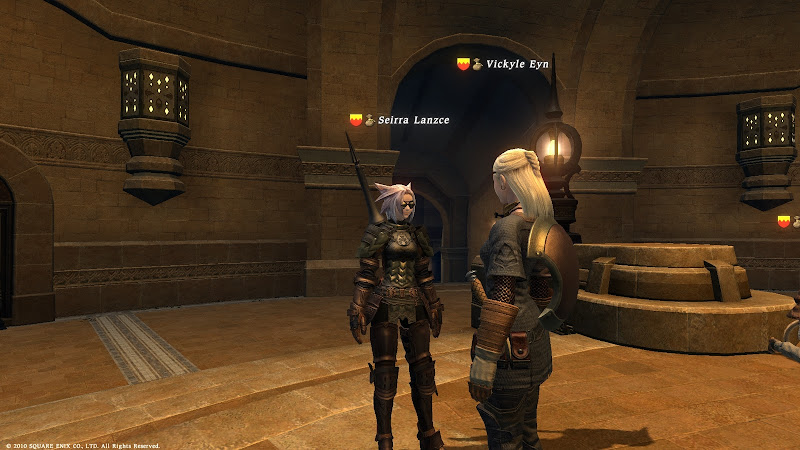800x450 pixels.
Task: Select the Seirra Lanzce nameplate
Action: click(x=413, y=121)
